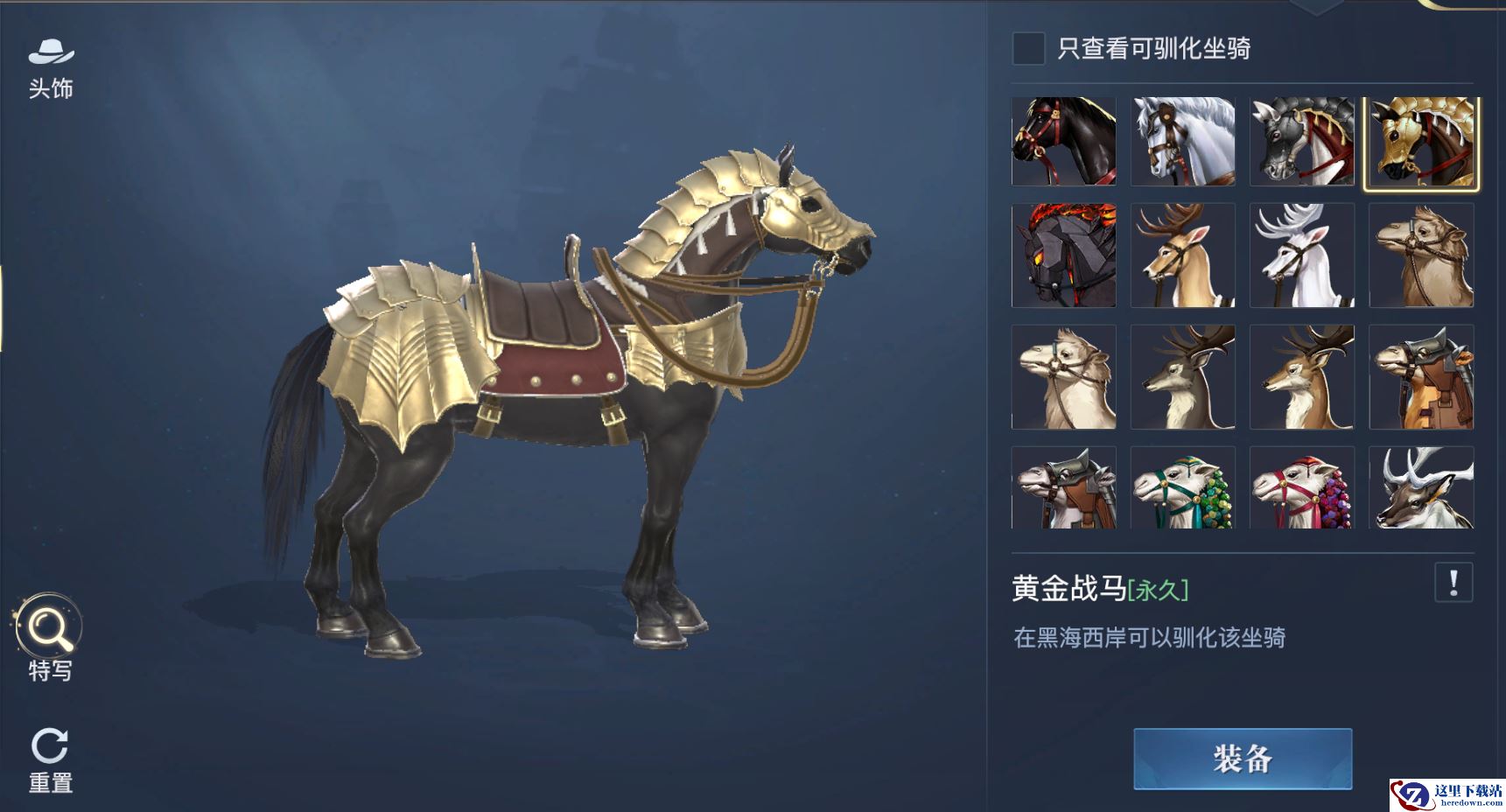
Task: Choose the white horse mount
Action: click(x=1183, y=141)
